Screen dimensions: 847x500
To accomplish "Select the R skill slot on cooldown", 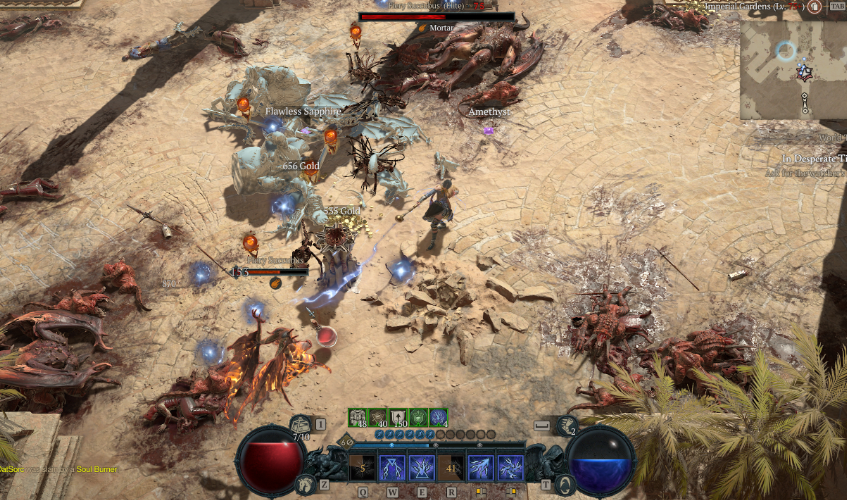I will pos(451,467).
